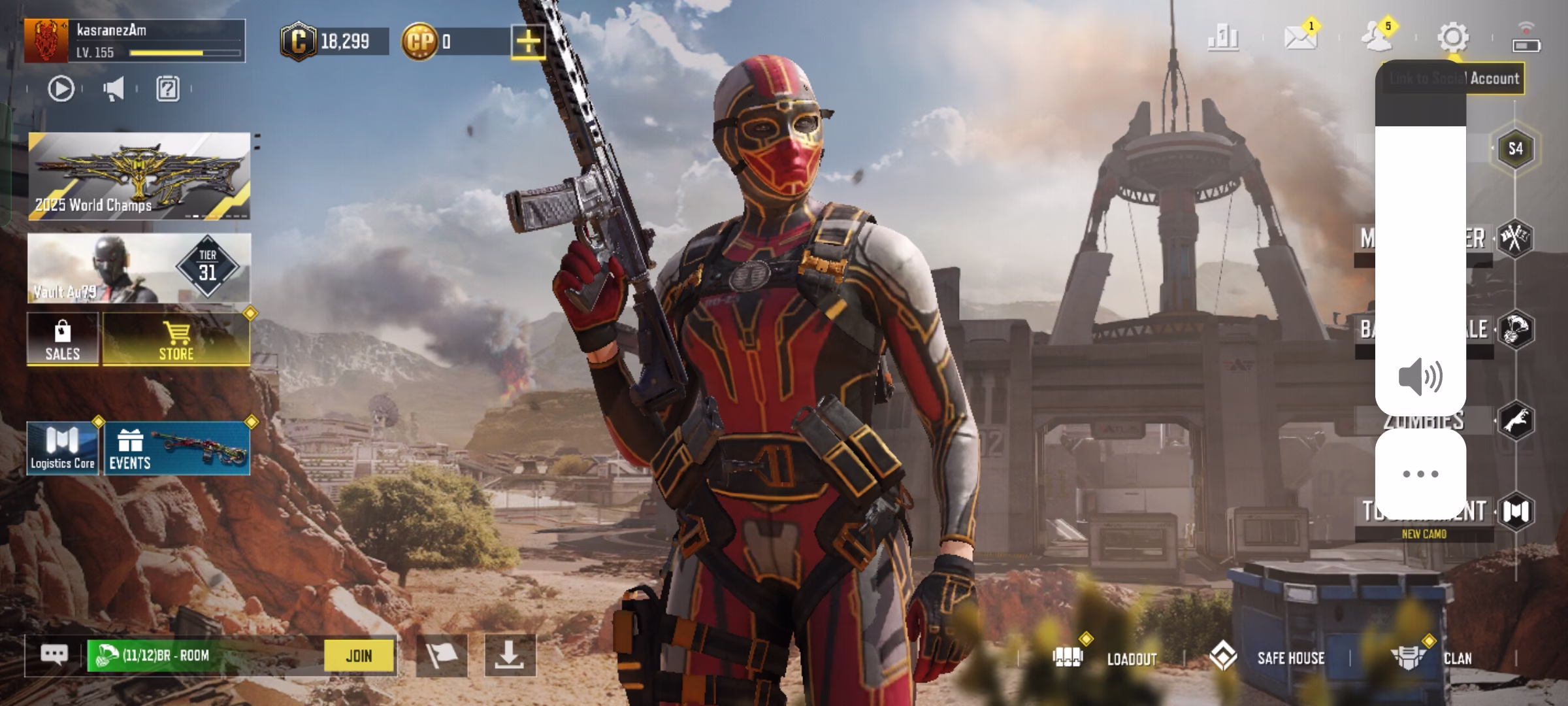The width and height of the screenshot is (1568, 706).
Task: Go to the Store
Action: [x=176, y=339]
